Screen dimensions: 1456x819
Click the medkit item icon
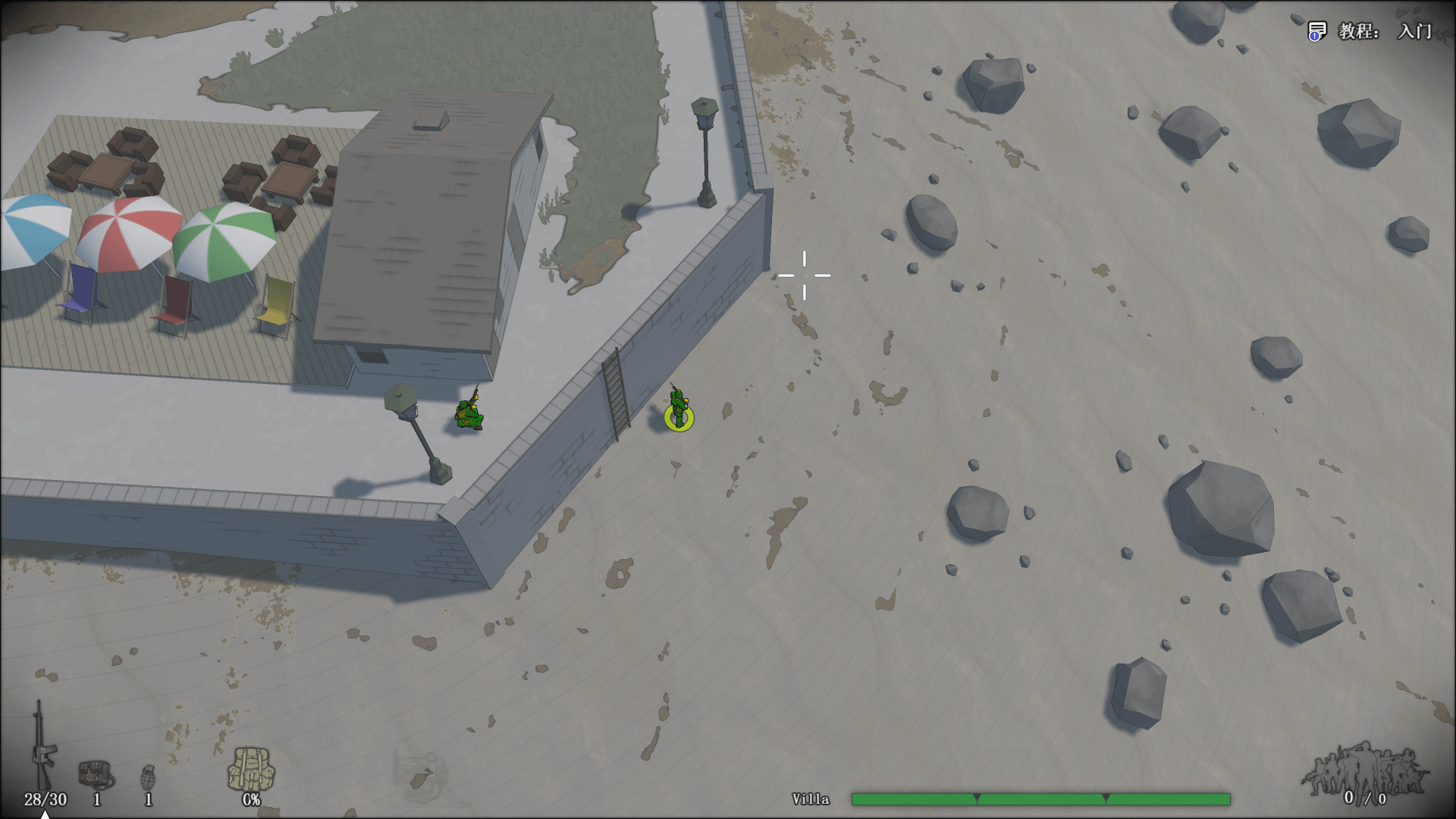96,773
